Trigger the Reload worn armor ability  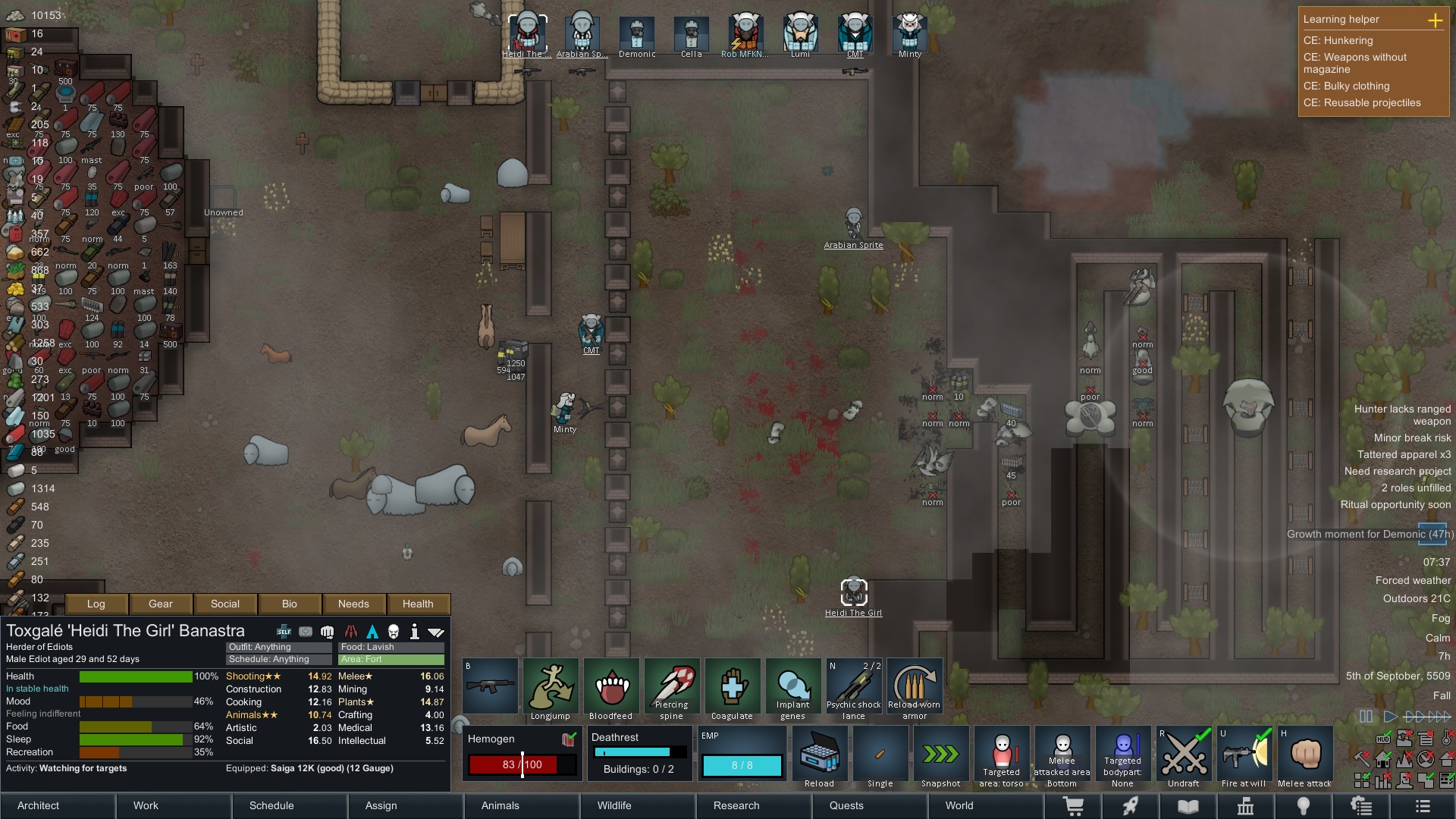tap(914, 686)
